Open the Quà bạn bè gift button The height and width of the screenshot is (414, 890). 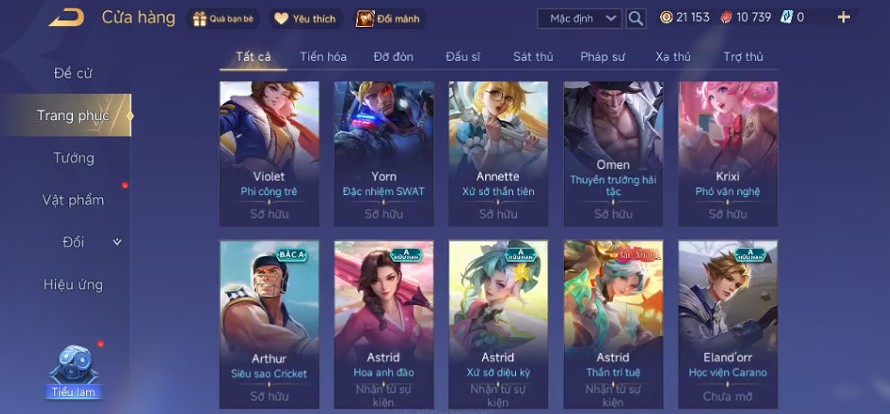[x=224, y=18]
